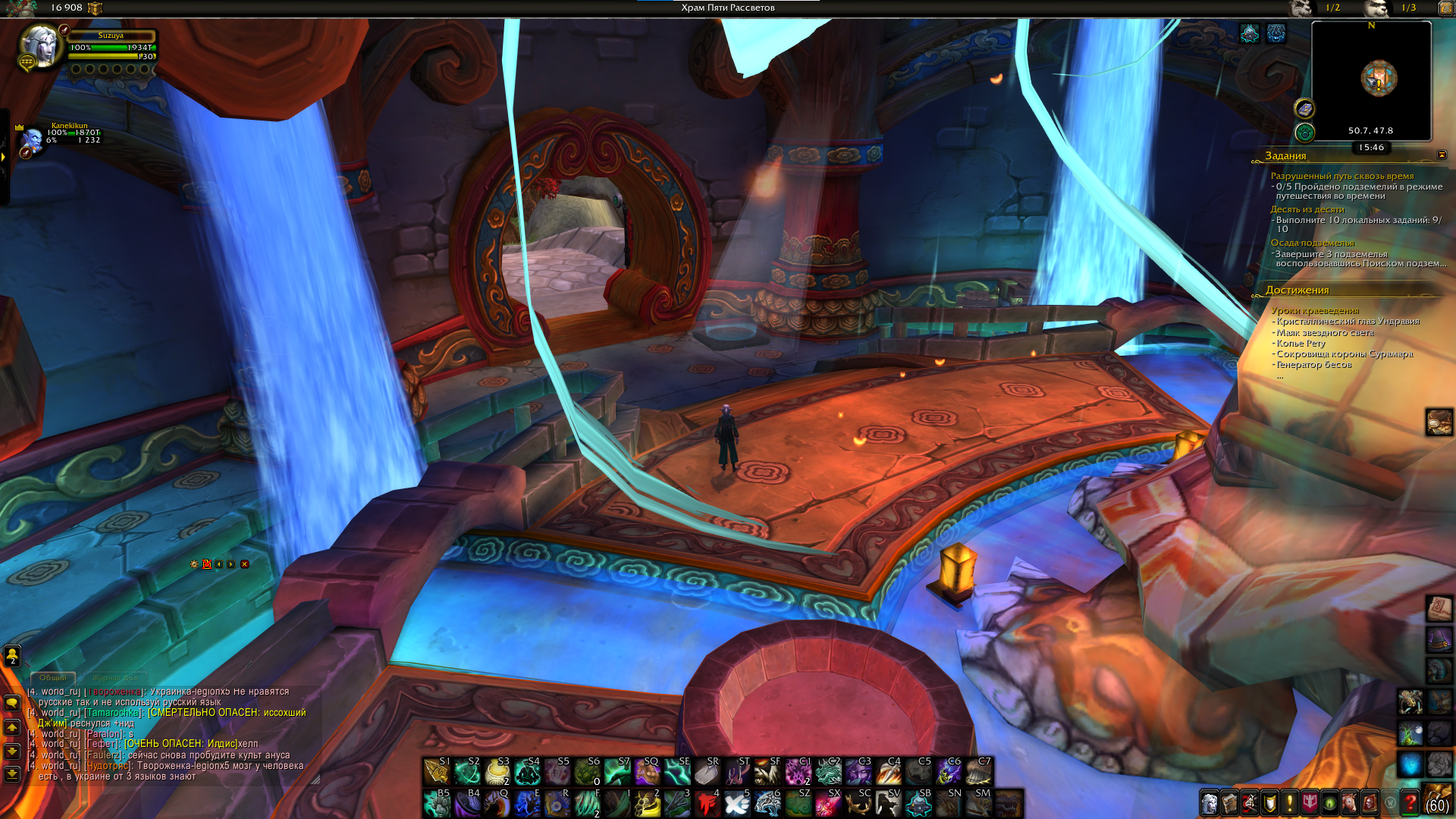This screenshot has width=1456, height=819.
Task: Open the social friends button showing 2
Action: [12, 656]
